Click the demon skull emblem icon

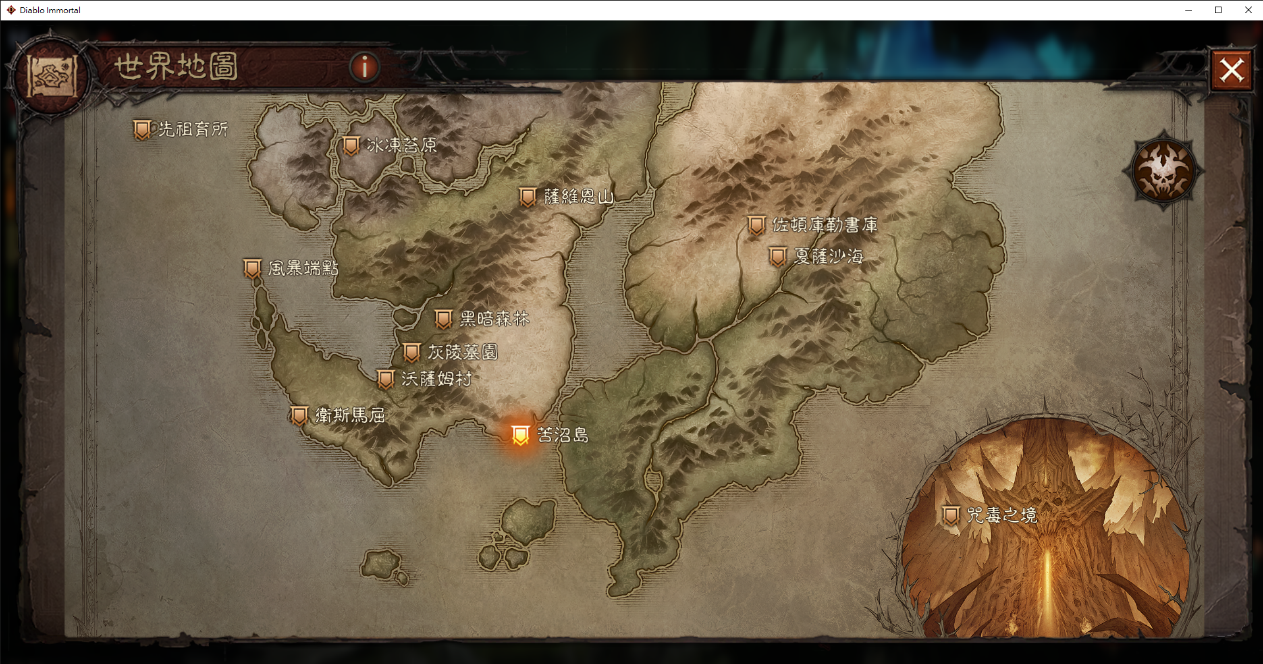pyautogui.click(x=1163, y=169)
